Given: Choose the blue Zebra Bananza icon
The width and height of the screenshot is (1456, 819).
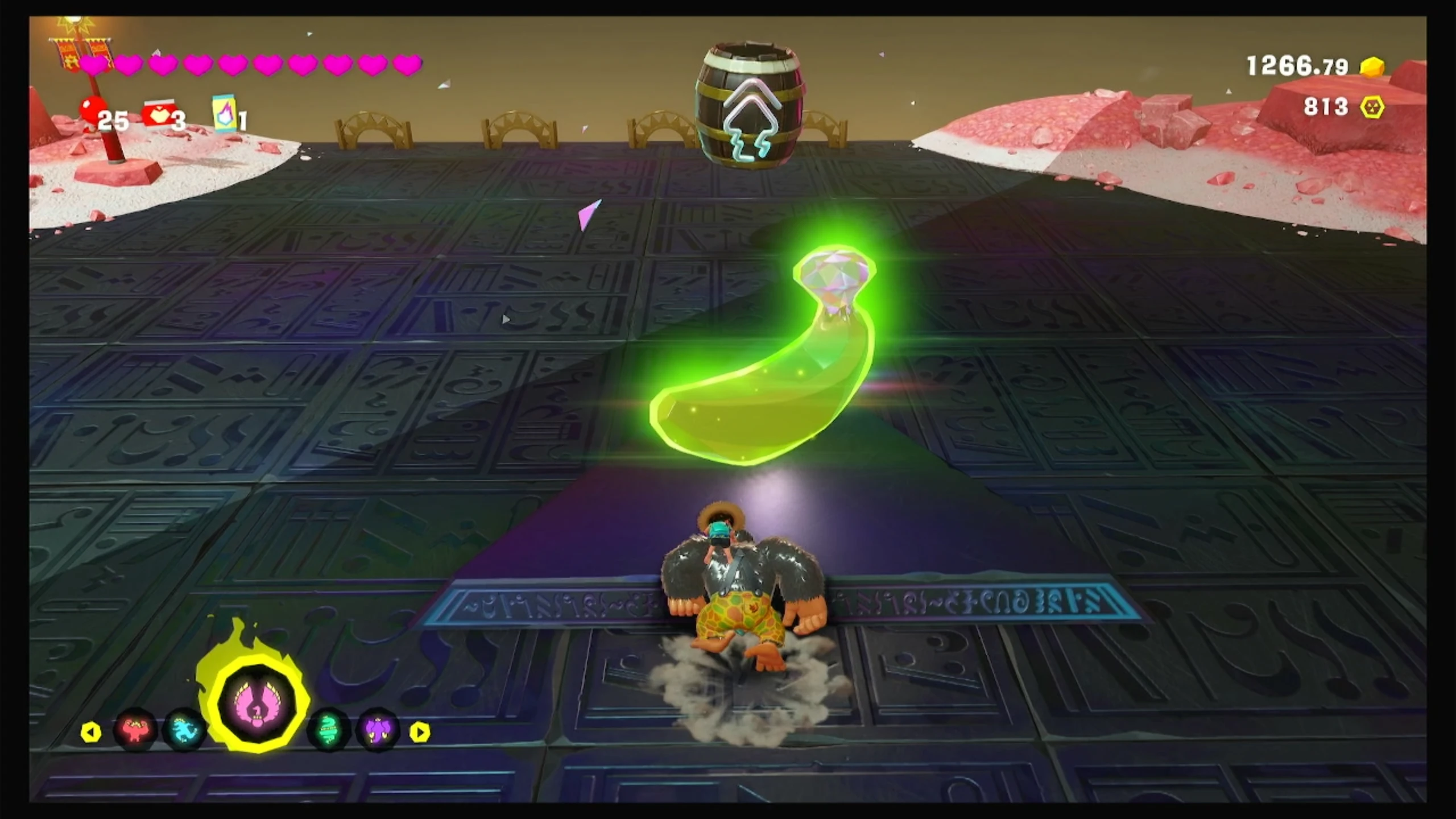Looking at the screenshot, I should (x=184, y=729).
